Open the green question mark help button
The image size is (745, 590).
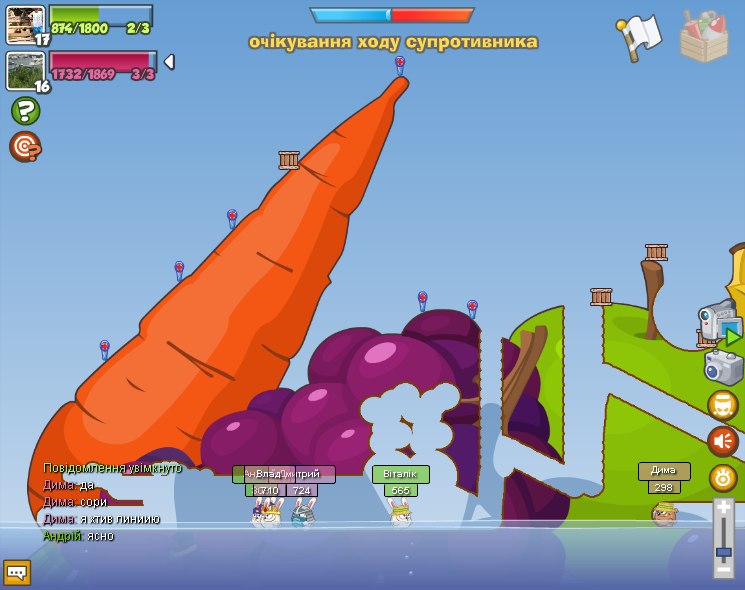[x=25, y=110]
